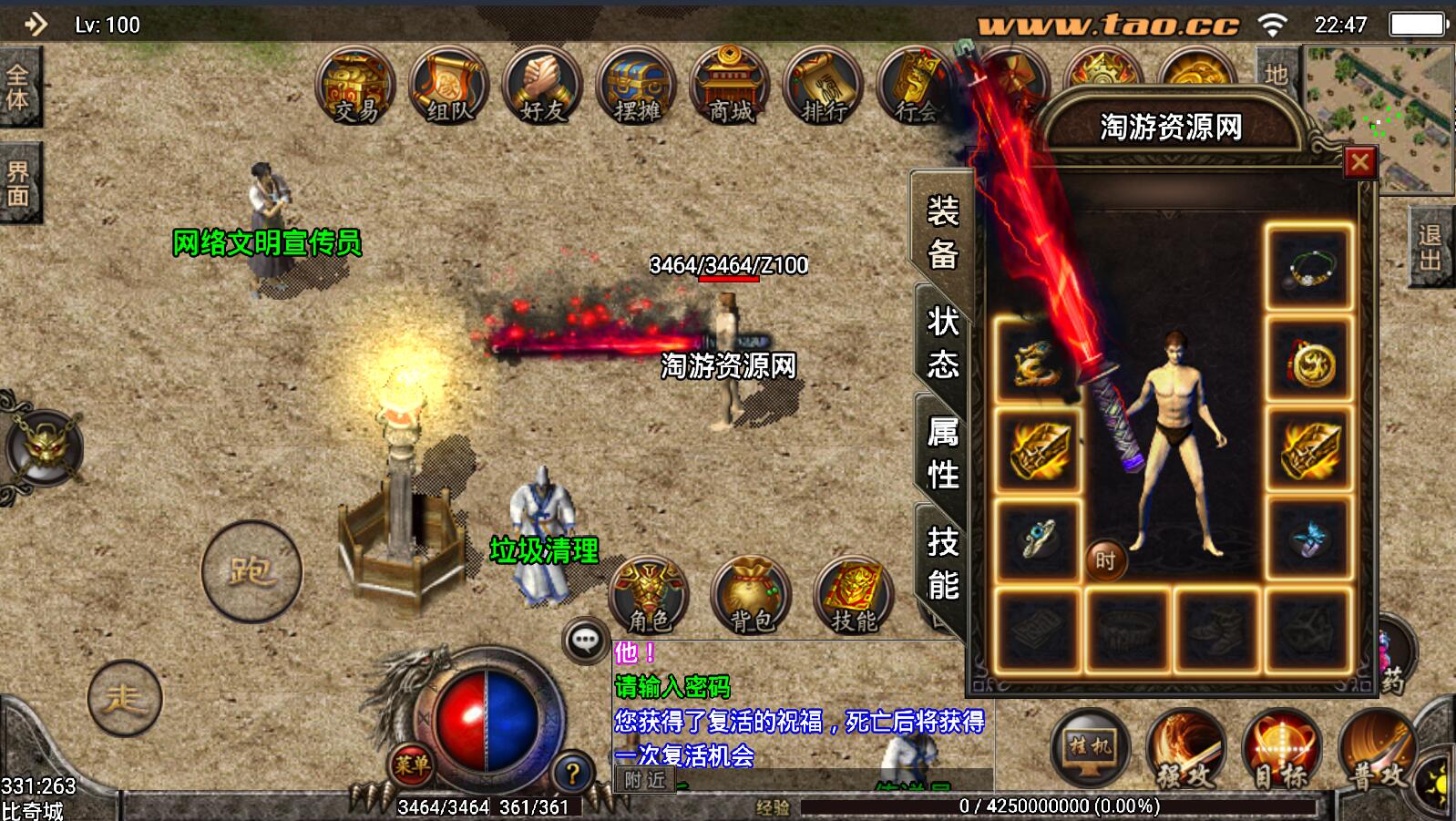
Task: Open the 角色 character sheet
Action: (x=649, y=596)
